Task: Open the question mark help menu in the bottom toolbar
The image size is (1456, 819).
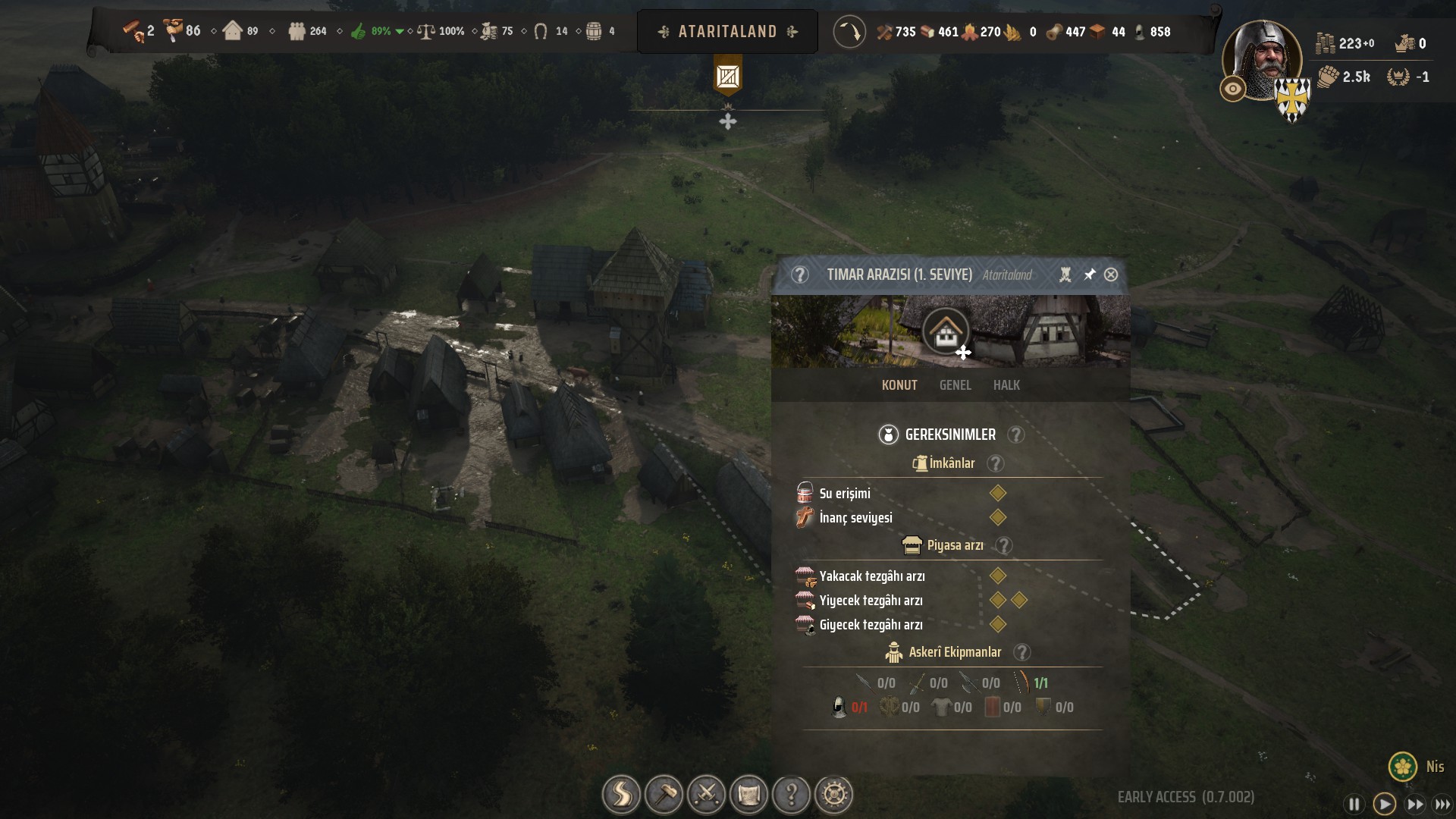Action: tap(791, 795)
